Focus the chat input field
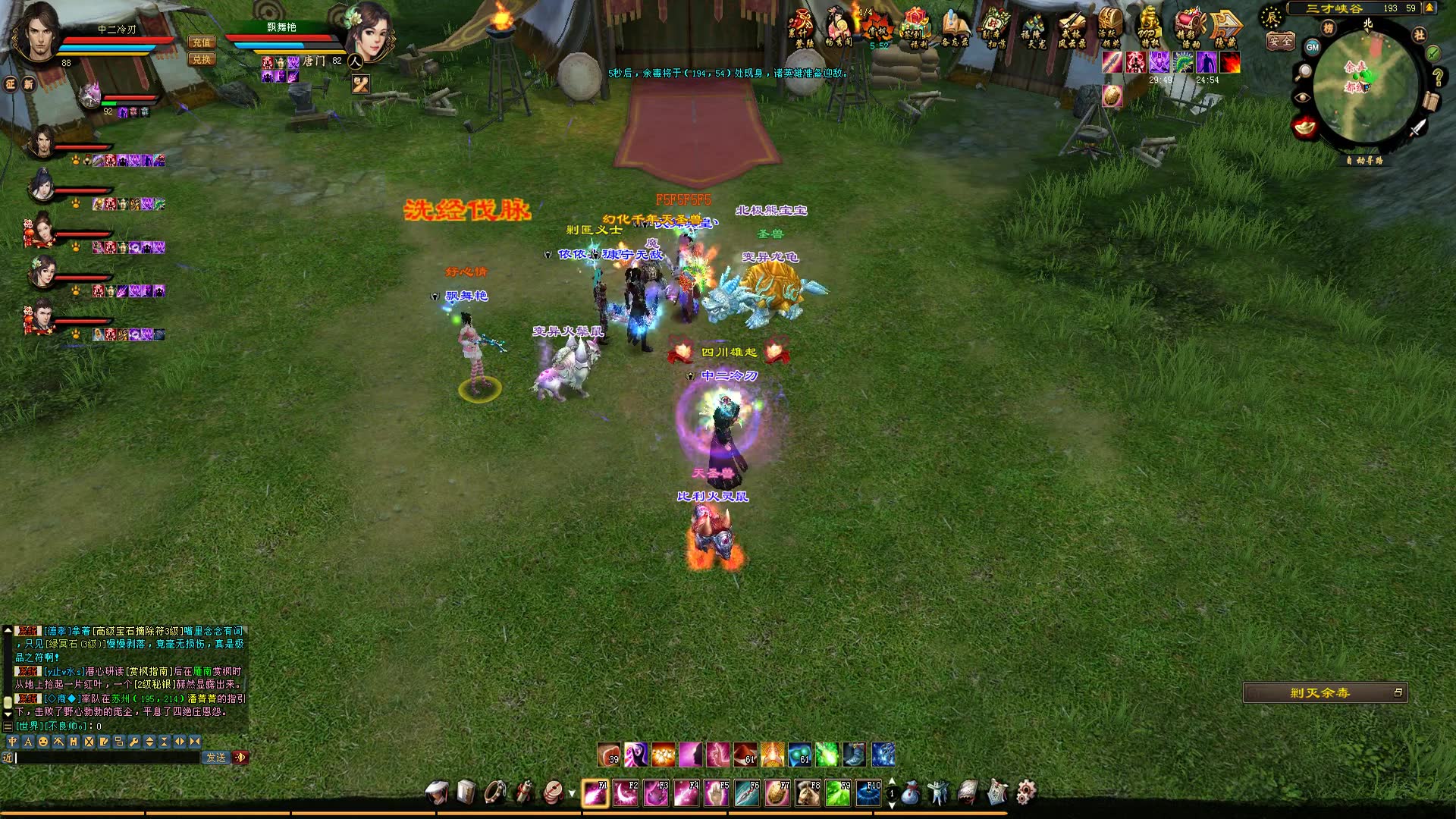Viewport: 1456px width, 819px height. pyautogui.click(x=106, y=758)
